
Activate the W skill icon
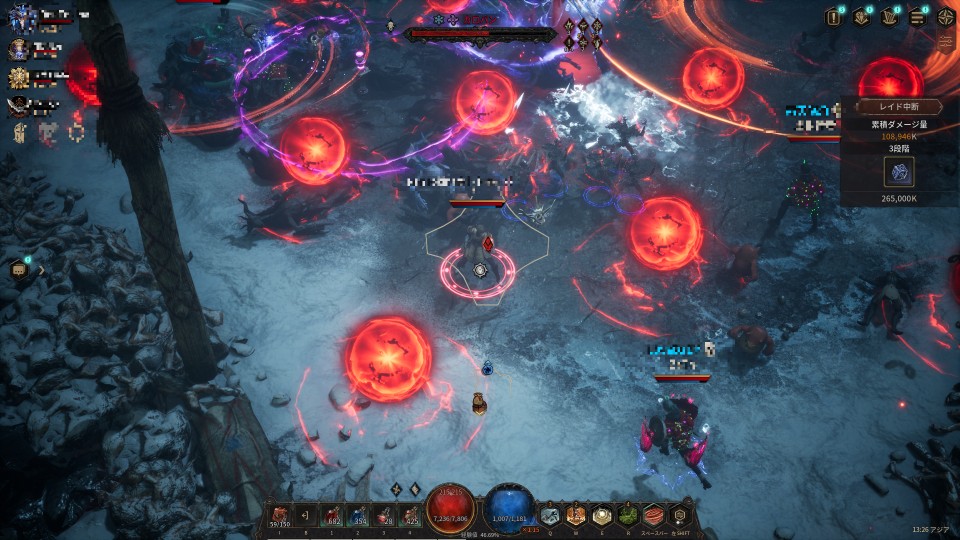pyautogui.click(x=576, y=515)
